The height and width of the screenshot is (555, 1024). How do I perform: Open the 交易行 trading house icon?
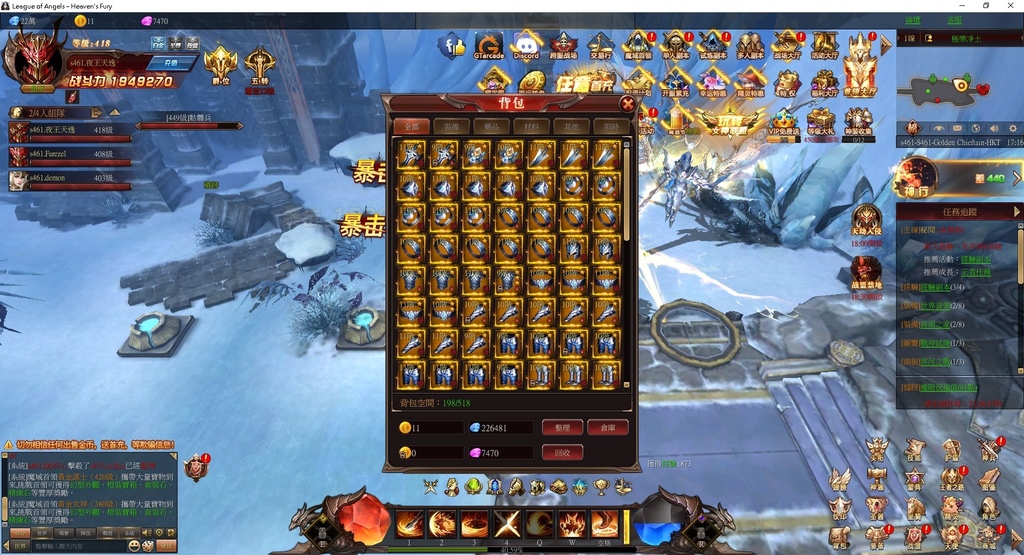point(600,45)
